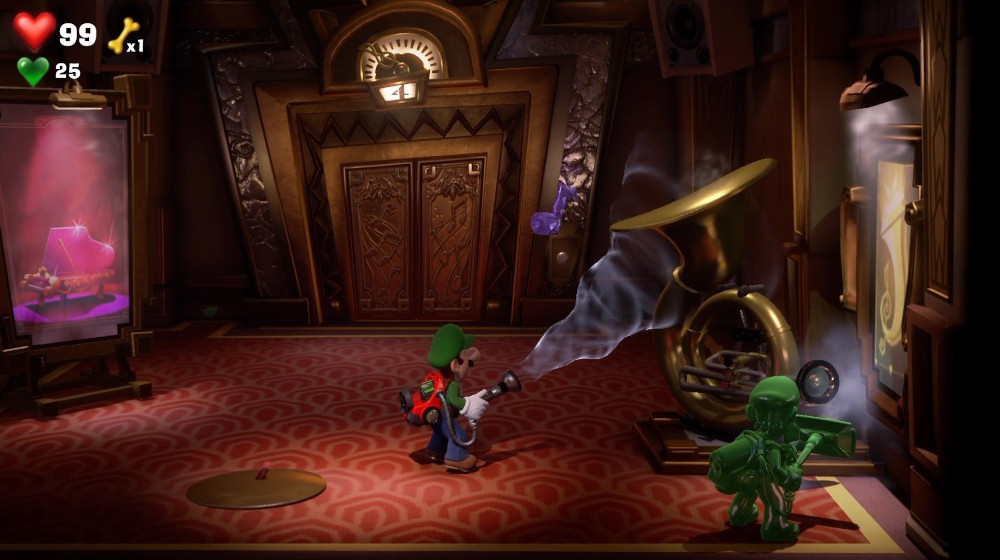The image size is (1000, 560).
Task: Select the golden bone item icon
Action: coord(123,36)
